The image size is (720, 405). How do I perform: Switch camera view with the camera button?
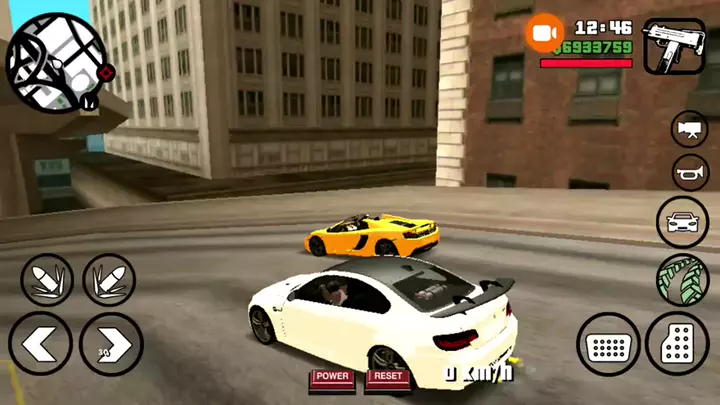click(689, 129)
